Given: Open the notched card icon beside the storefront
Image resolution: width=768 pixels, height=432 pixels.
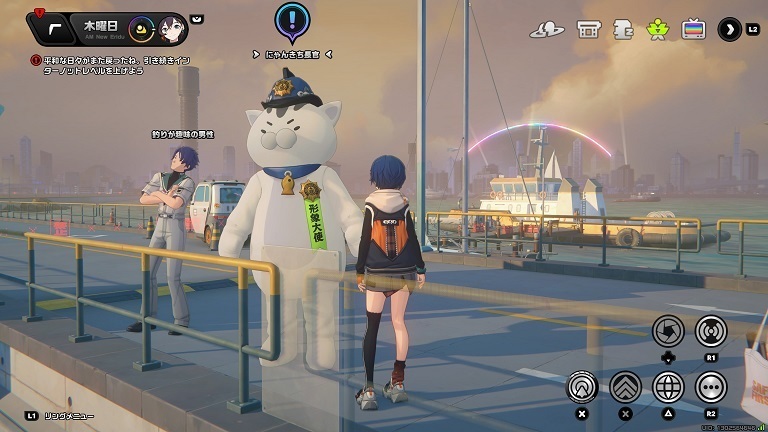Looking at the screenshot, I should [623, 29].
